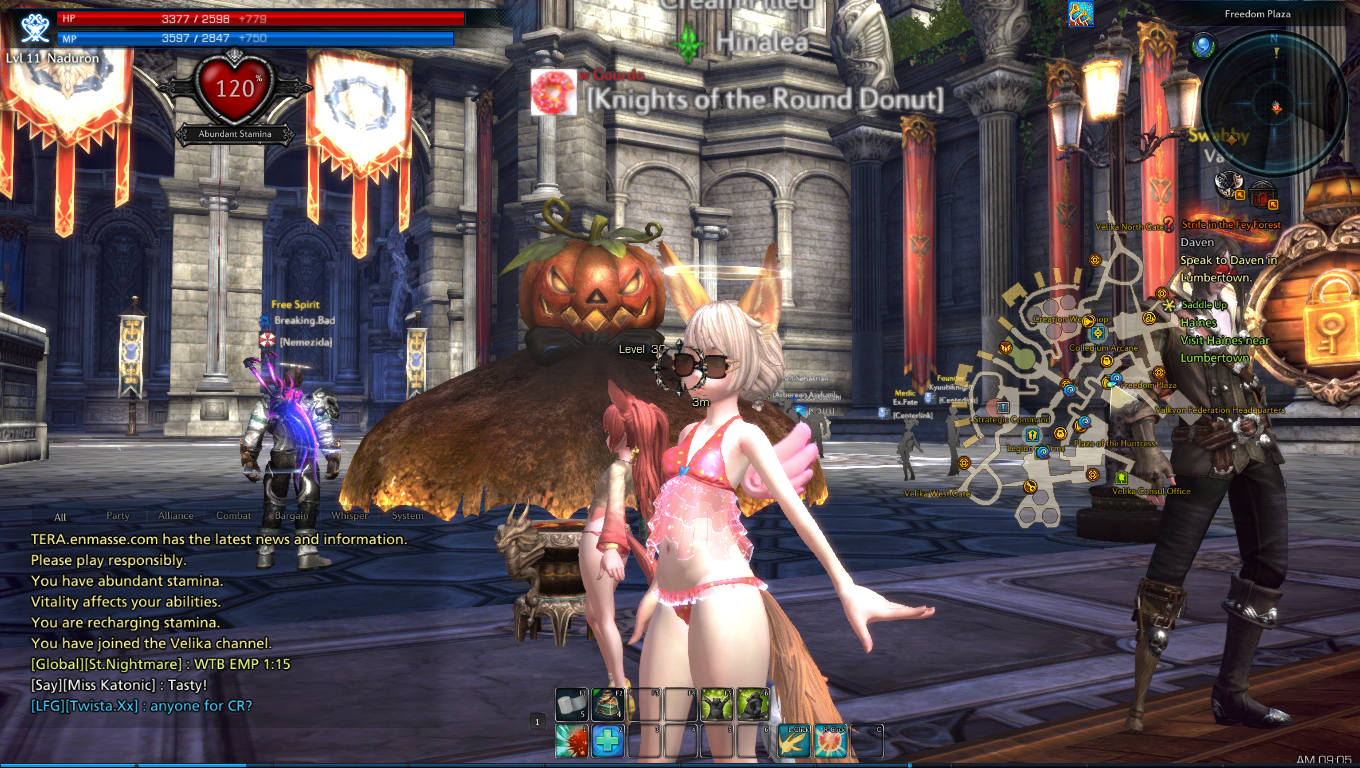Switch to the Whisper chat tab
Image resolution: width=1360 pixels, height=768 pixels.
350,516
